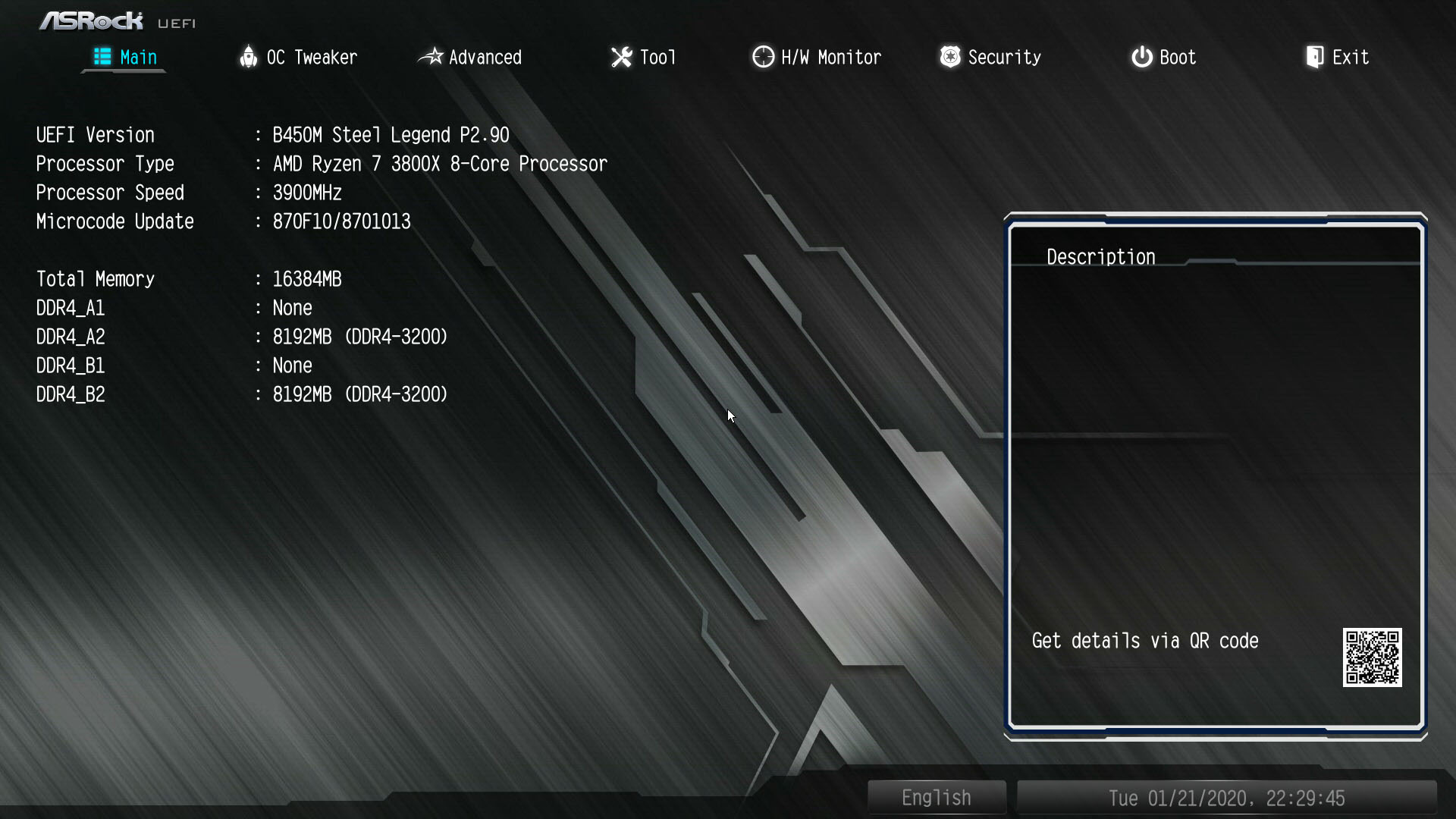
Task: Click the crosshair H/W Monitor icon
Action: click(x=762, y=56)
